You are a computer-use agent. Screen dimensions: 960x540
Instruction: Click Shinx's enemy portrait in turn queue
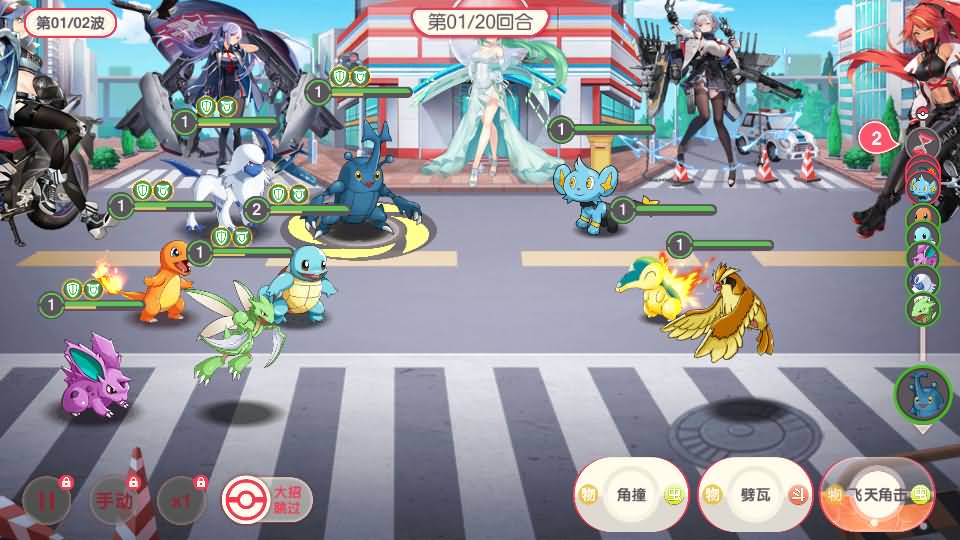(x=921, y=183)
